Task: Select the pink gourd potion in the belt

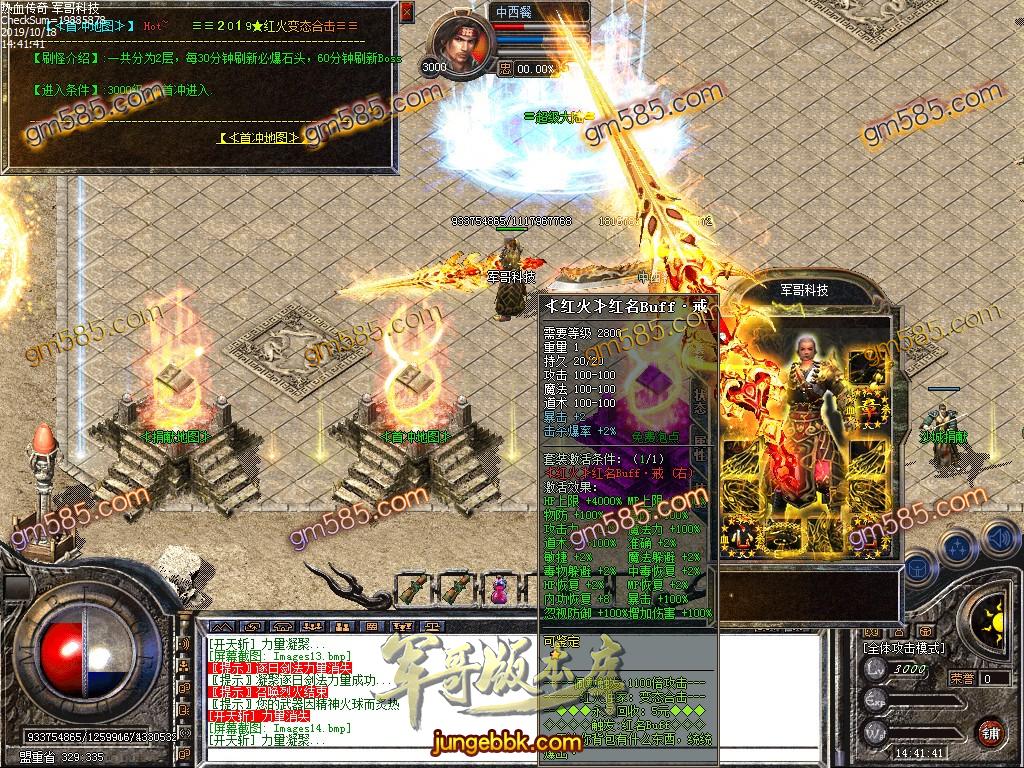Action: click(x=497, y=590)
